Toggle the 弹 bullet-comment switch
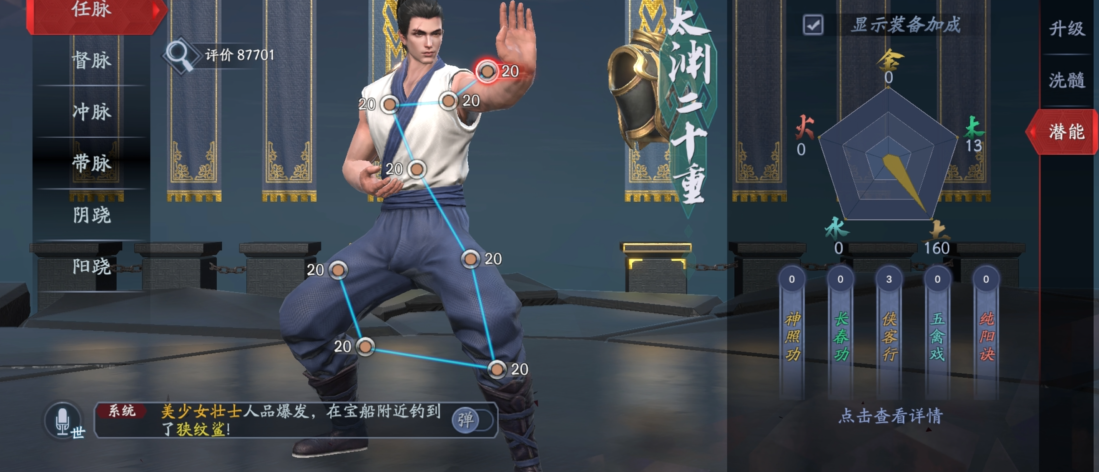 pos(472,419)
